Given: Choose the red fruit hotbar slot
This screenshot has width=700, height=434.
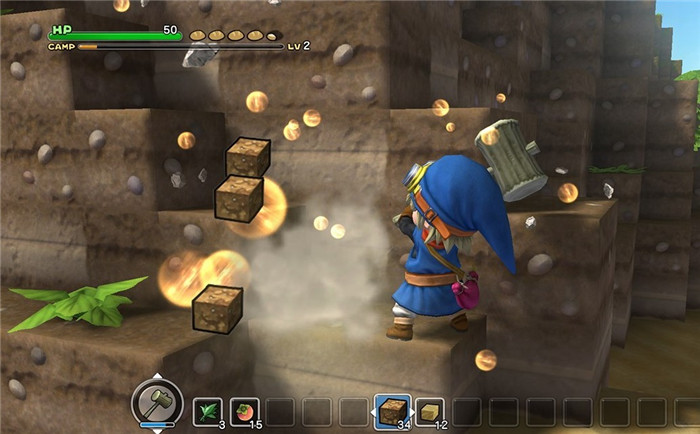Looking at the screenshot, I should (x=245, y=411).
